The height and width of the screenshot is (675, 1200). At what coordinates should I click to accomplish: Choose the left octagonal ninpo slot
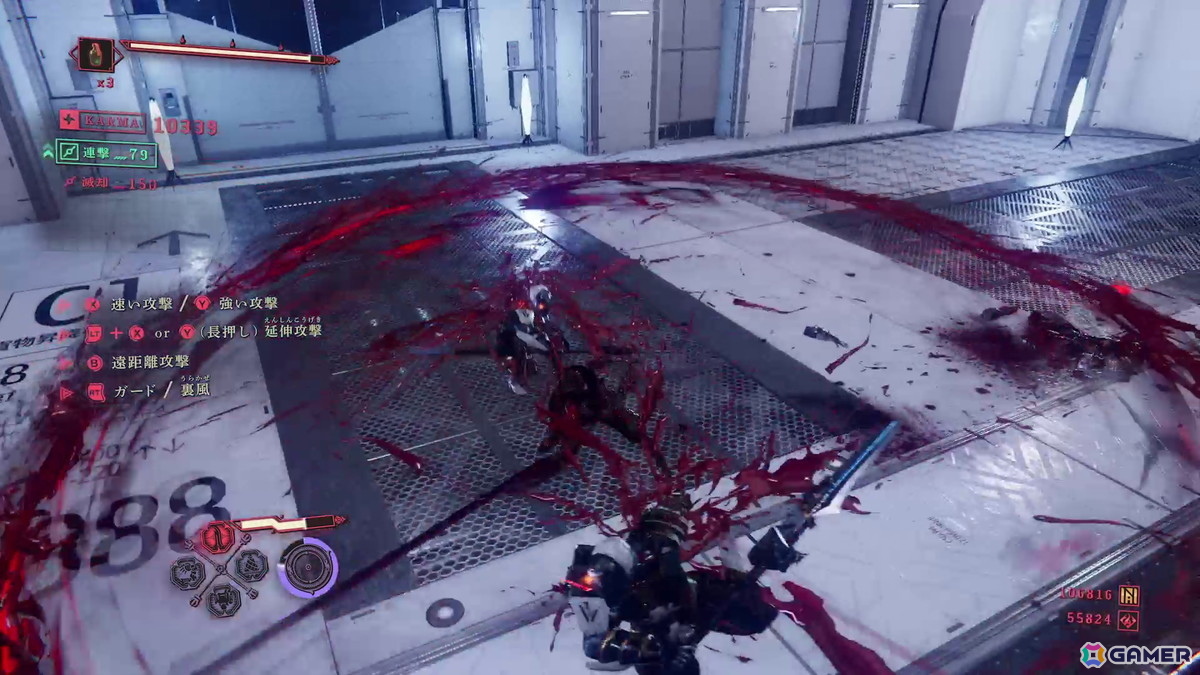click(x=187, y=570)
